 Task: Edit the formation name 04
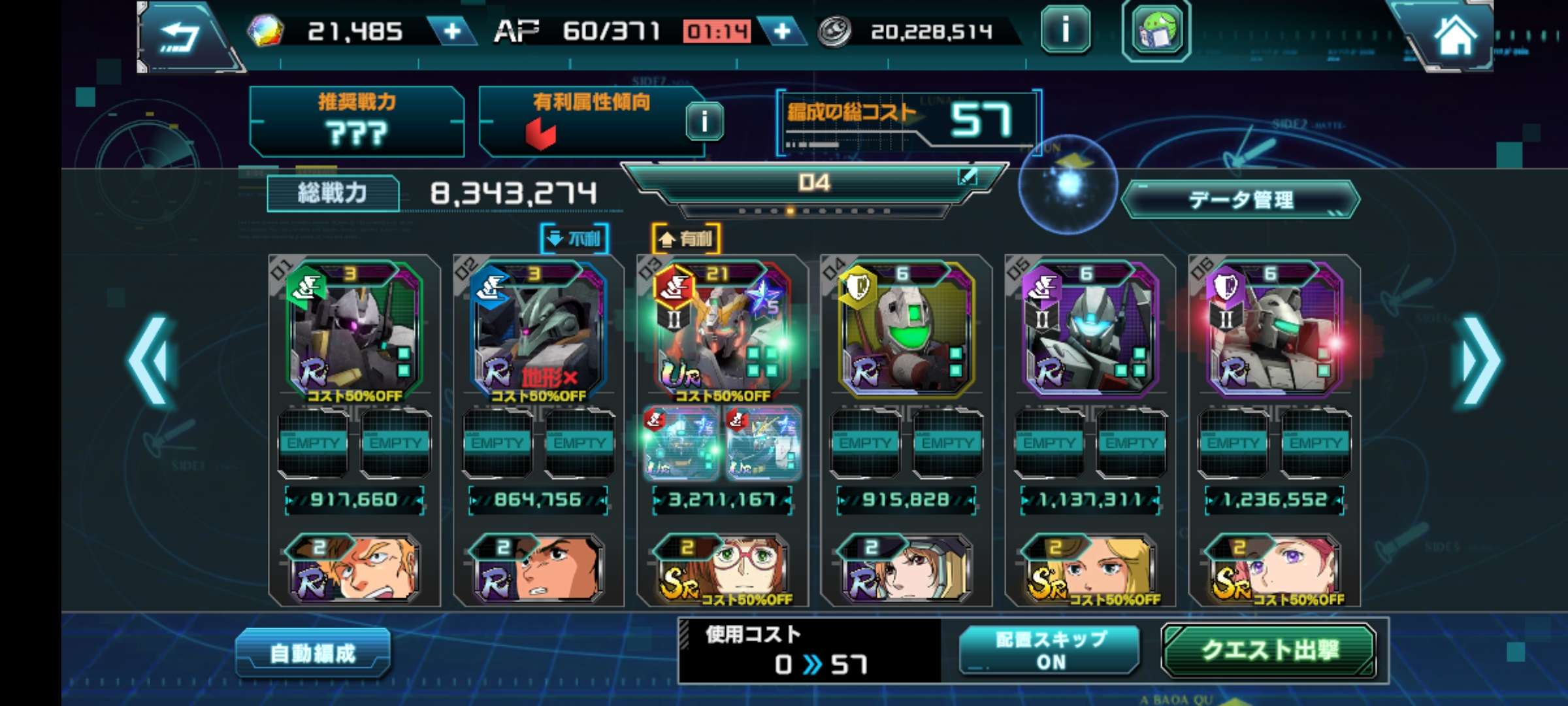(x=967, y=176)
